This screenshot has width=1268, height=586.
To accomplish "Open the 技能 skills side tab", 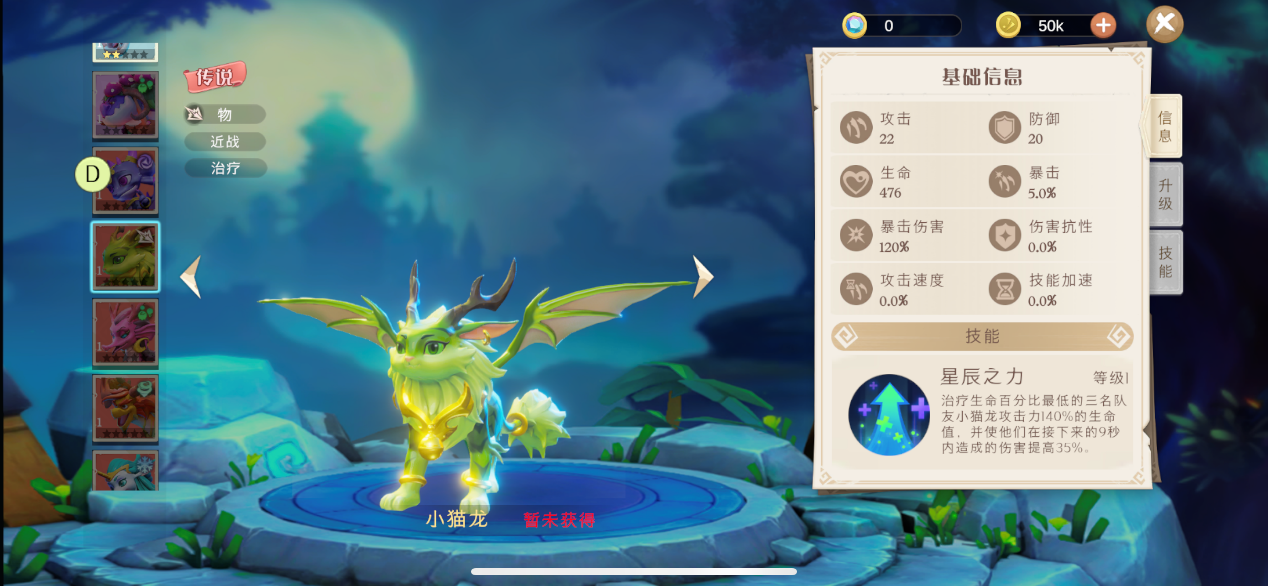I will 1165,262.
